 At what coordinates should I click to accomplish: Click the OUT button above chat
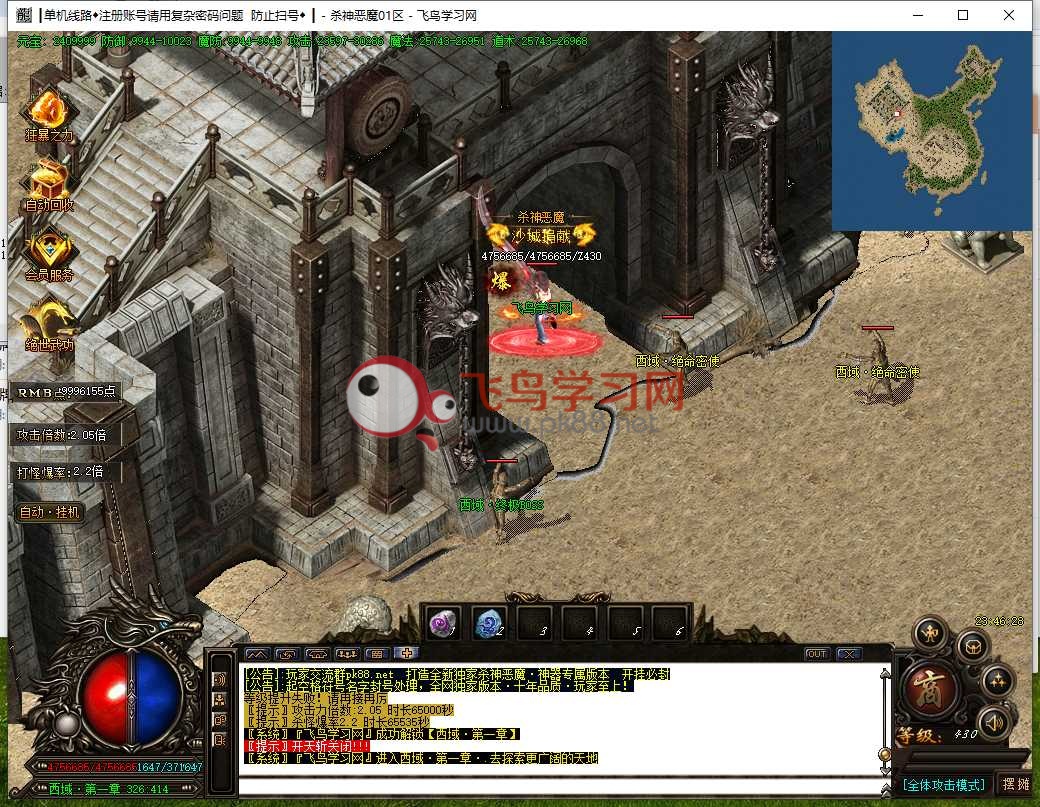pyautogui.click(x=817, y=654)
